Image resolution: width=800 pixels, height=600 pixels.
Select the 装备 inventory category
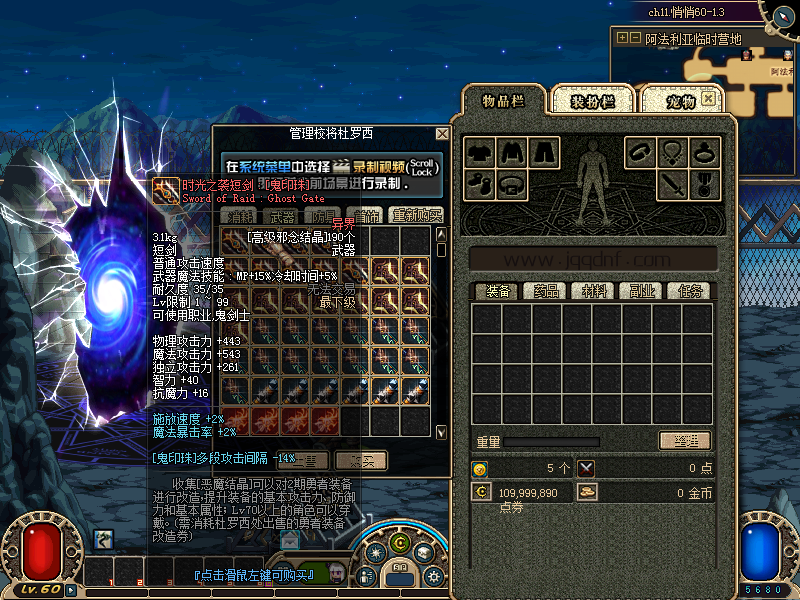click(496, 291)
